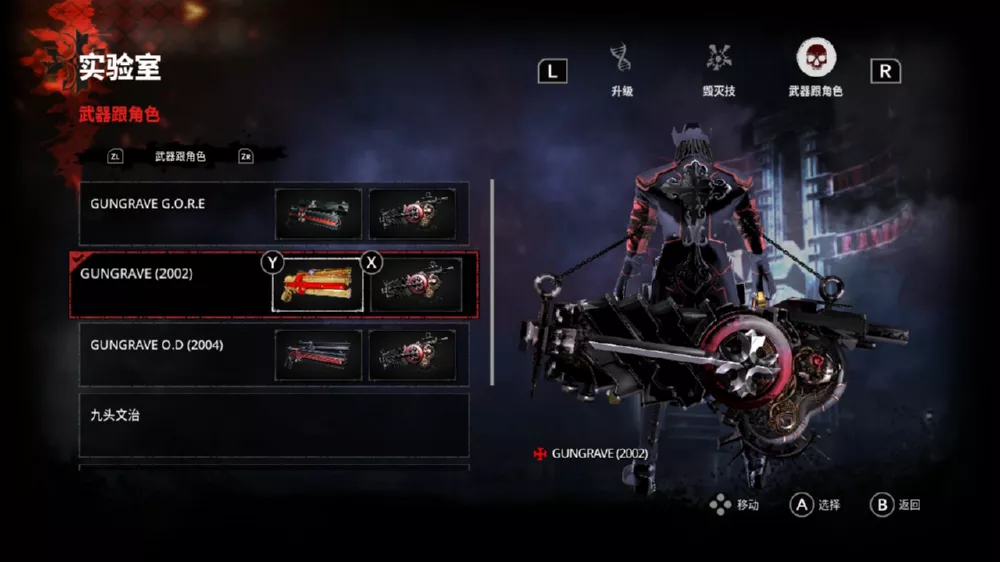Select the gold and red coffin weapon thumbnail

coord(318,285)
